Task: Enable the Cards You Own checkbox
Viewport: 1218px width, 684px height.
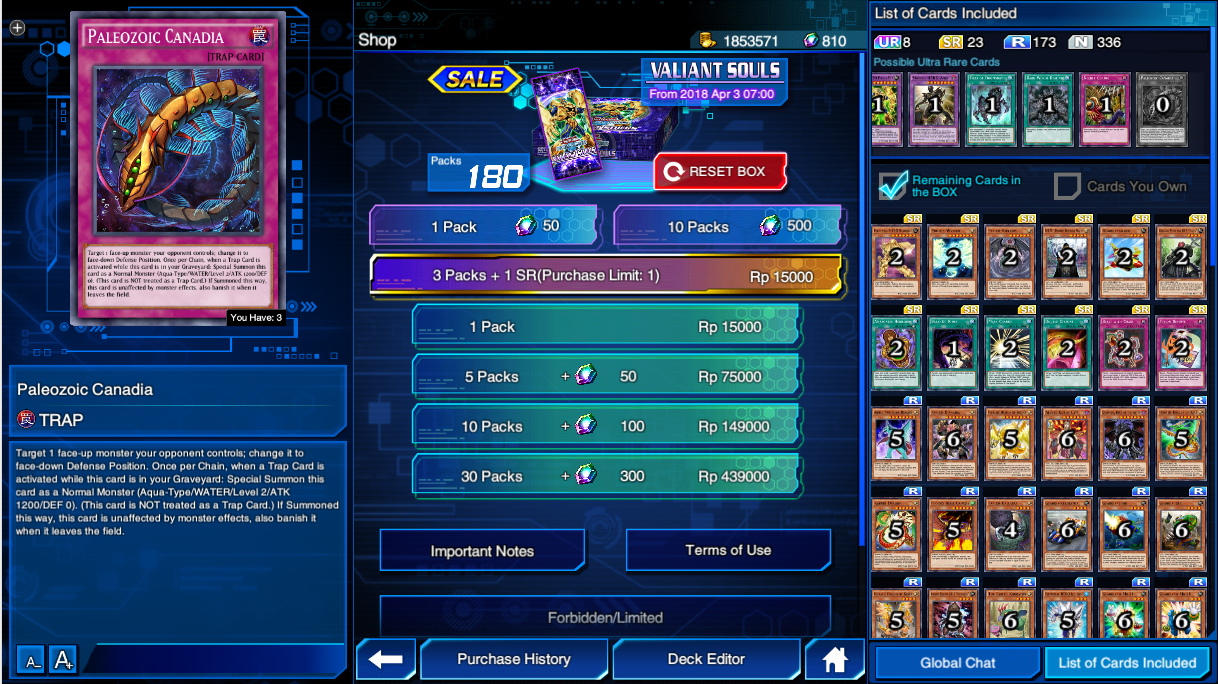Action: coord(1068,186)
